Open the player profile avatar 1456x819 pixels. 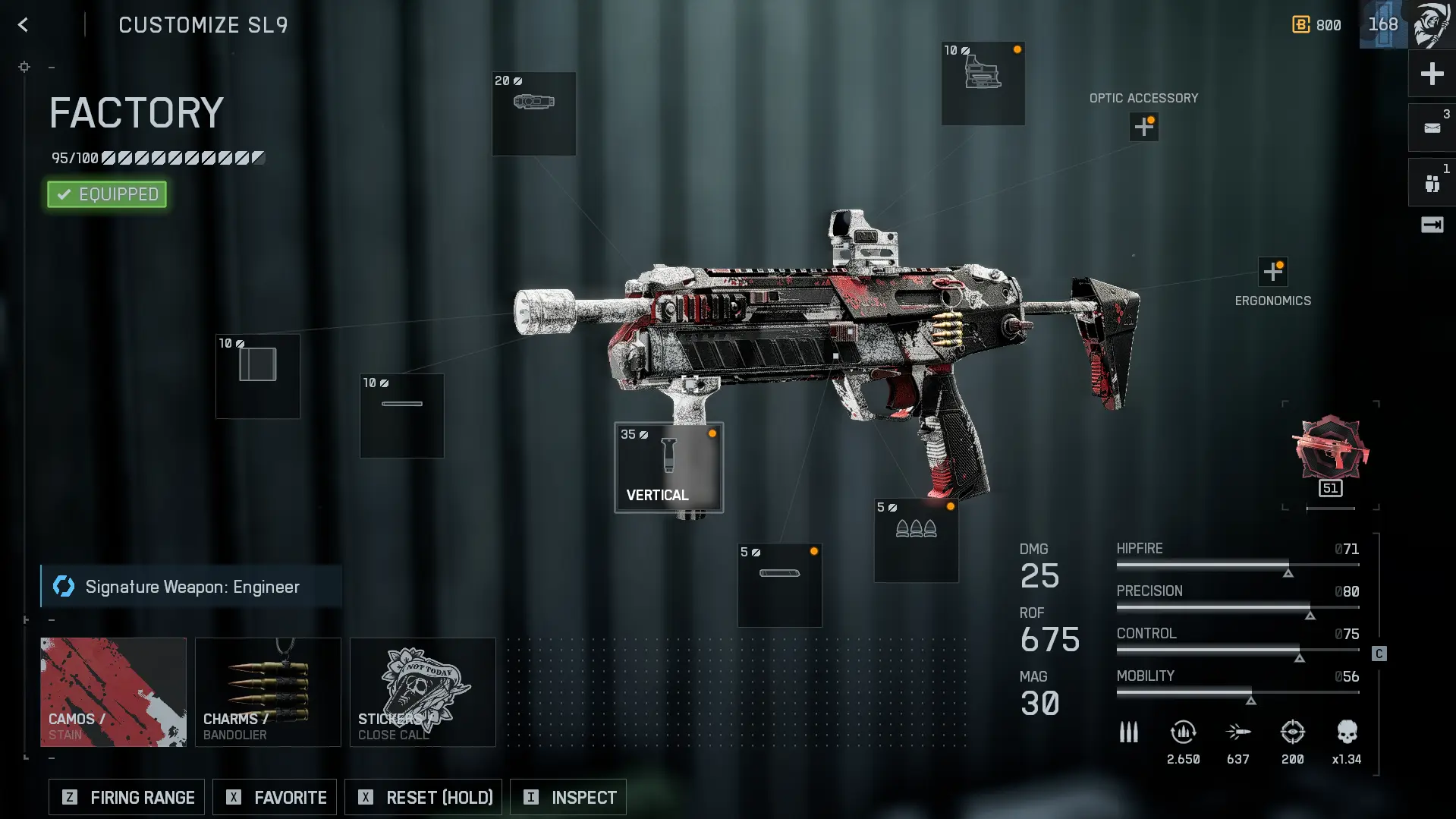pyautogui.click(x=1432, y=24)
